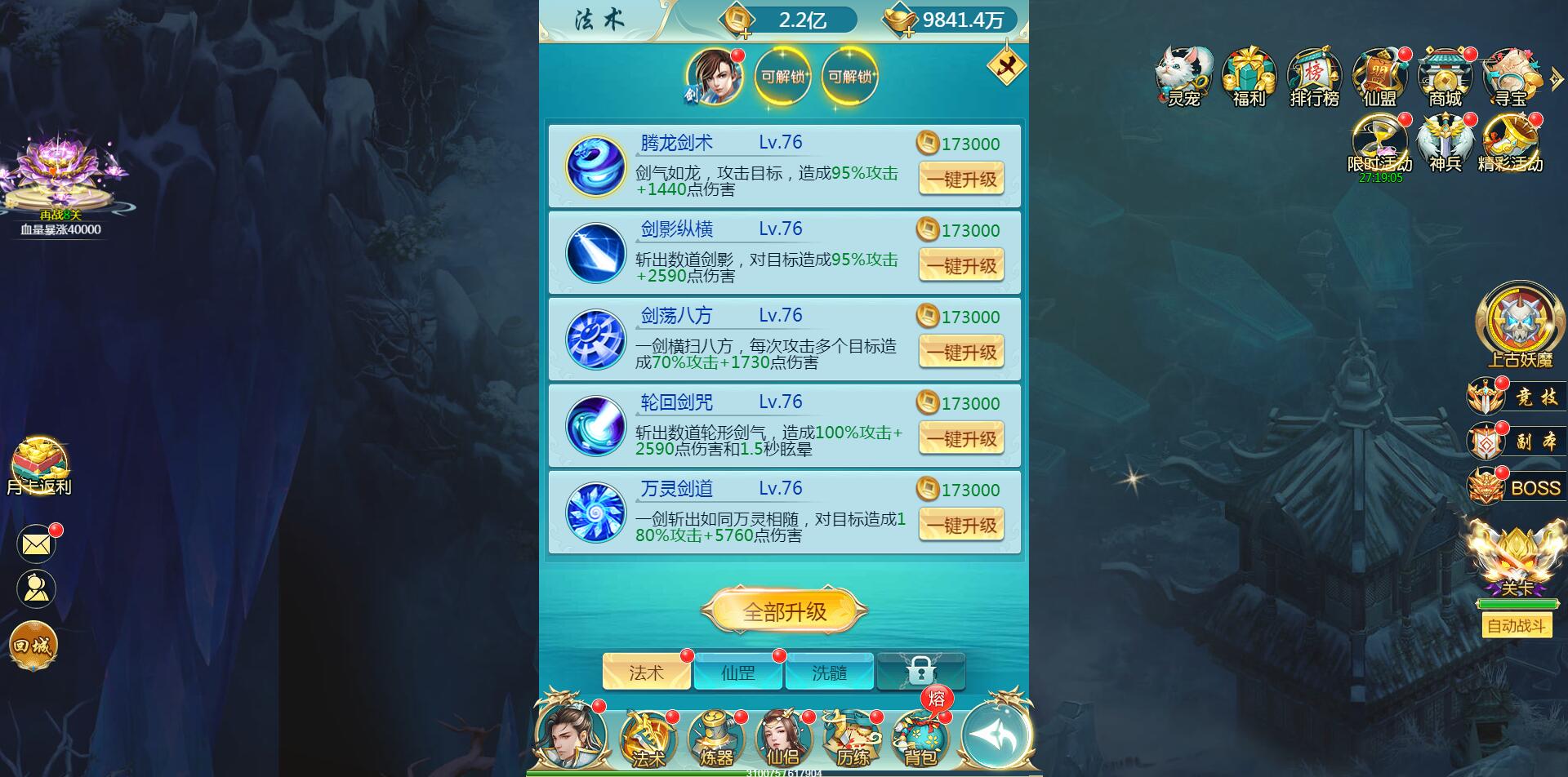This screenshot has height=777, width=1568.
Task: Open the 背包 inventory bag
Action: pyautogui.click(x=918, y=739)
